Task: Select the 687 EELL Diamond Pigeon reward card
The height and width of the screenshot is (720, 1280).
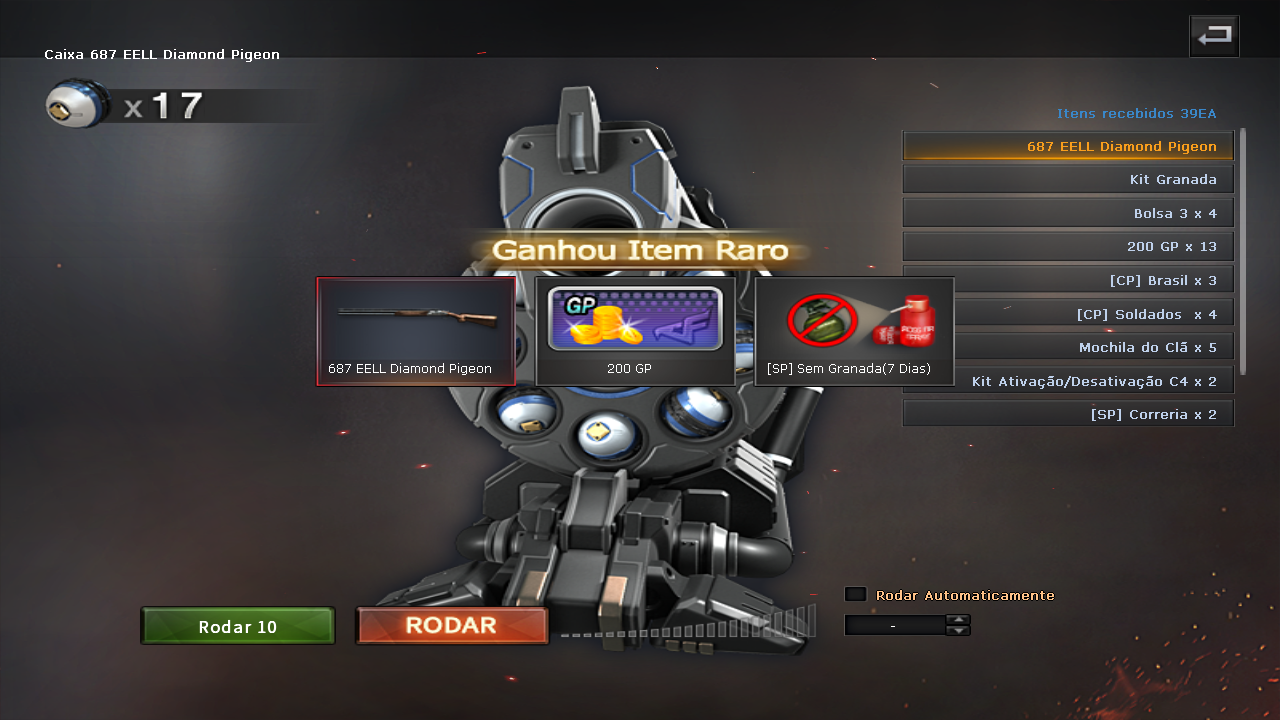Action: pyautogui.click(x=416, y=331)
